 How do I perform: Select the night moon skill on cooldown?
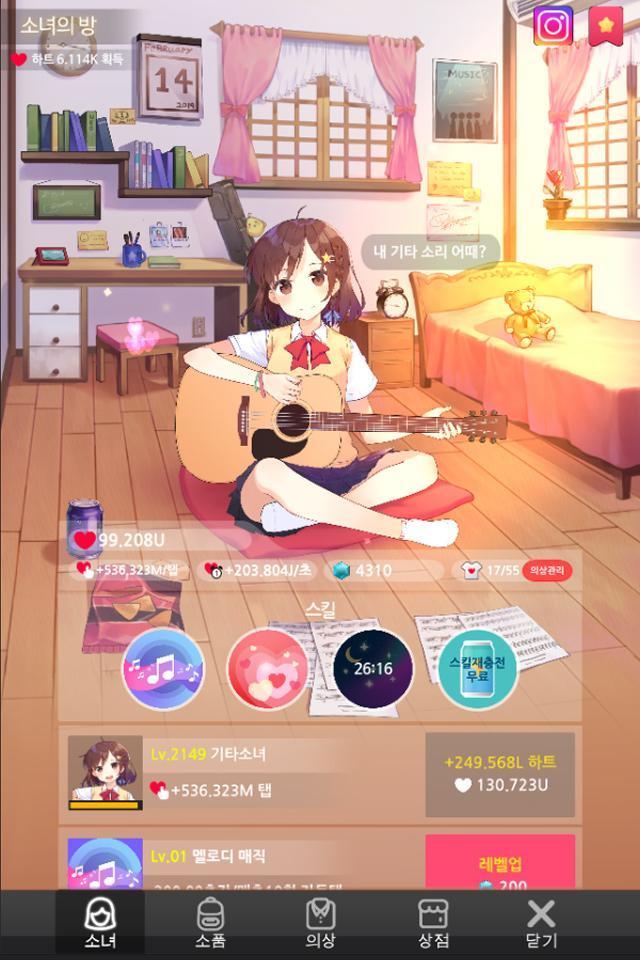coord(372,669)
